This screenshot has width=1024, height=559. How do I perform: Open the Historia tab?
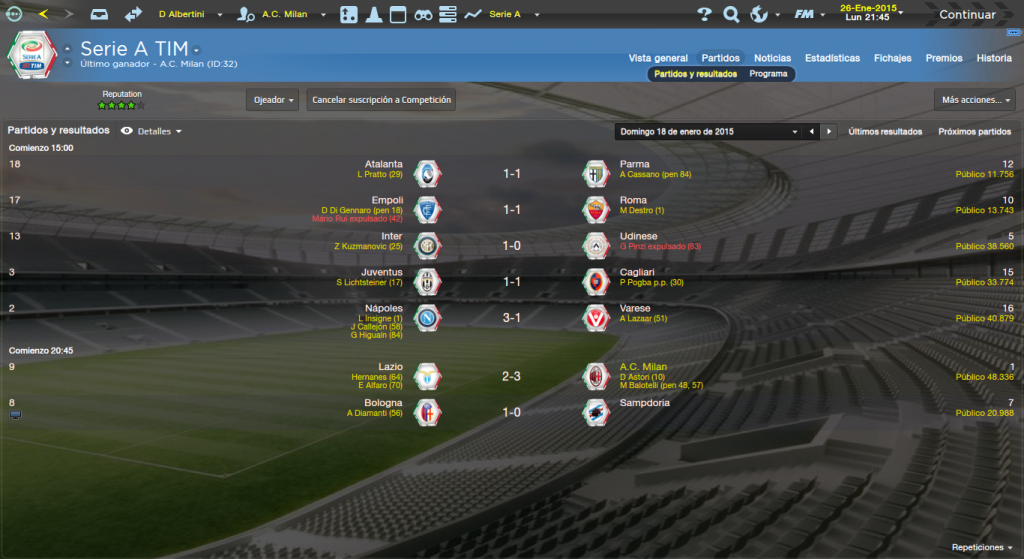[x=994, y=58]
